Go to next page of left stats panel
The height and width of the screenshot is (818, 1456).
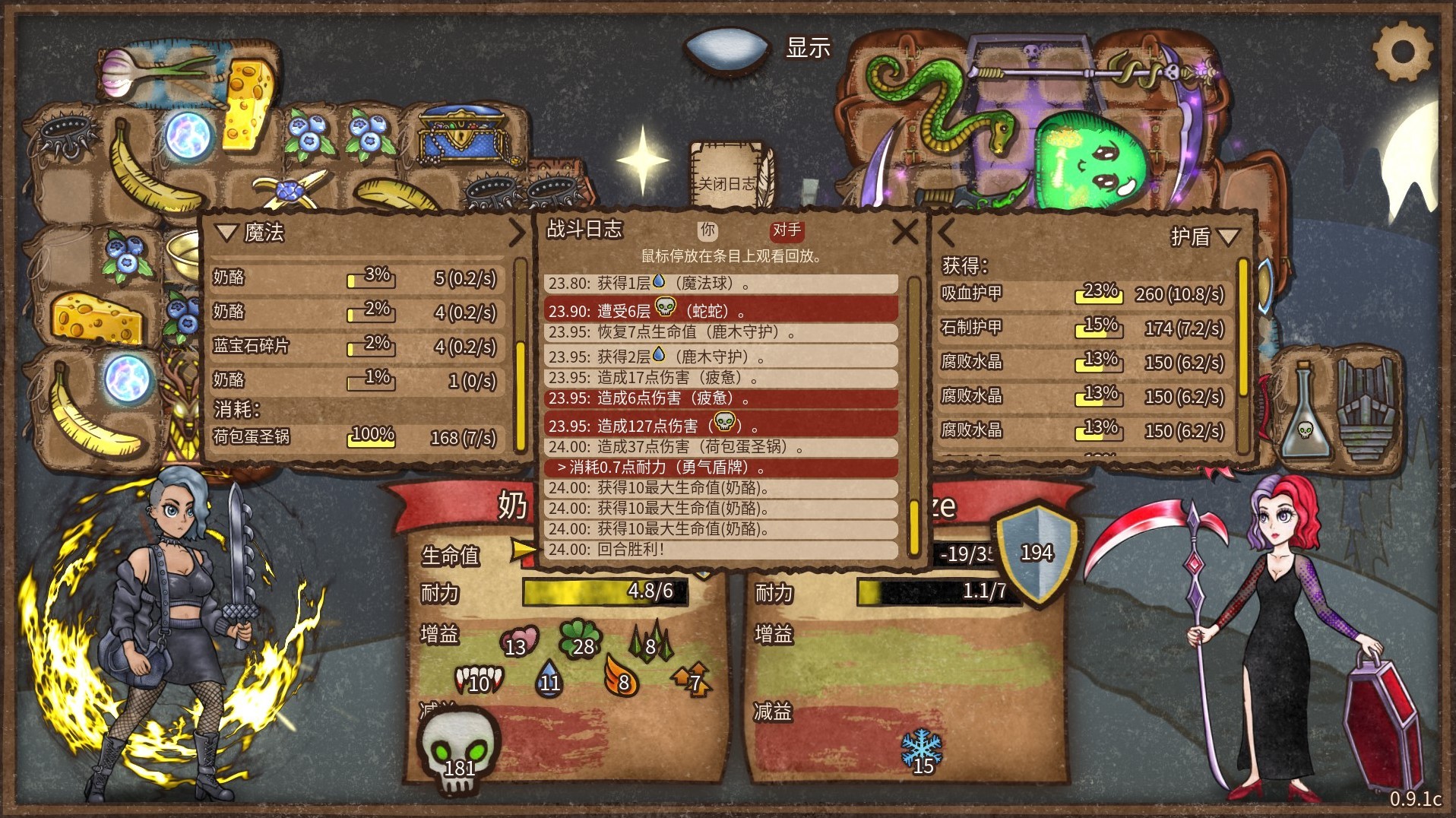pyautogui.click(x=517, y=233)
